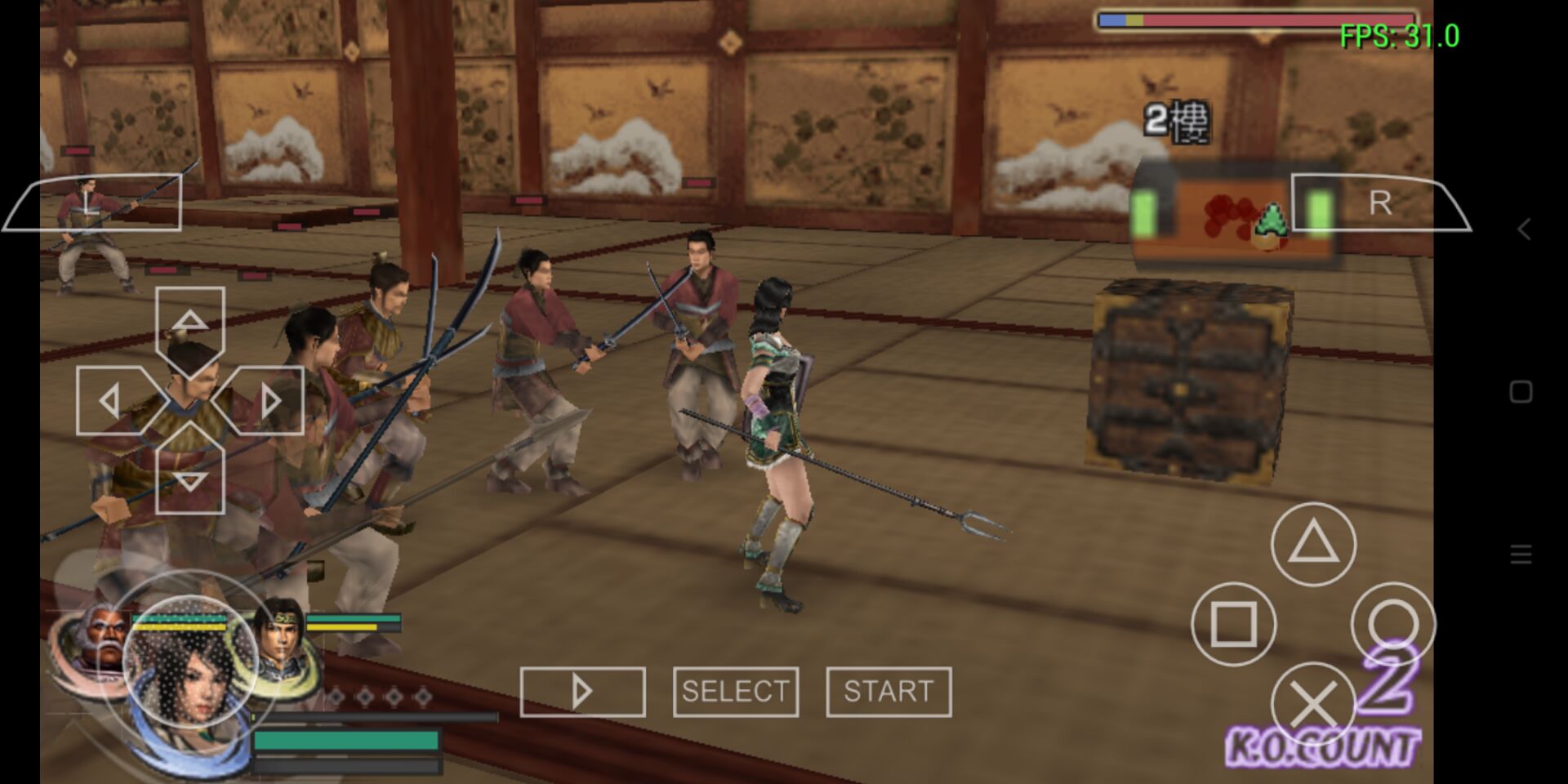The width and height of the screenshot is (1568, 784).
Task: Tap the R shoulder button
Action: coord(1380,203)
